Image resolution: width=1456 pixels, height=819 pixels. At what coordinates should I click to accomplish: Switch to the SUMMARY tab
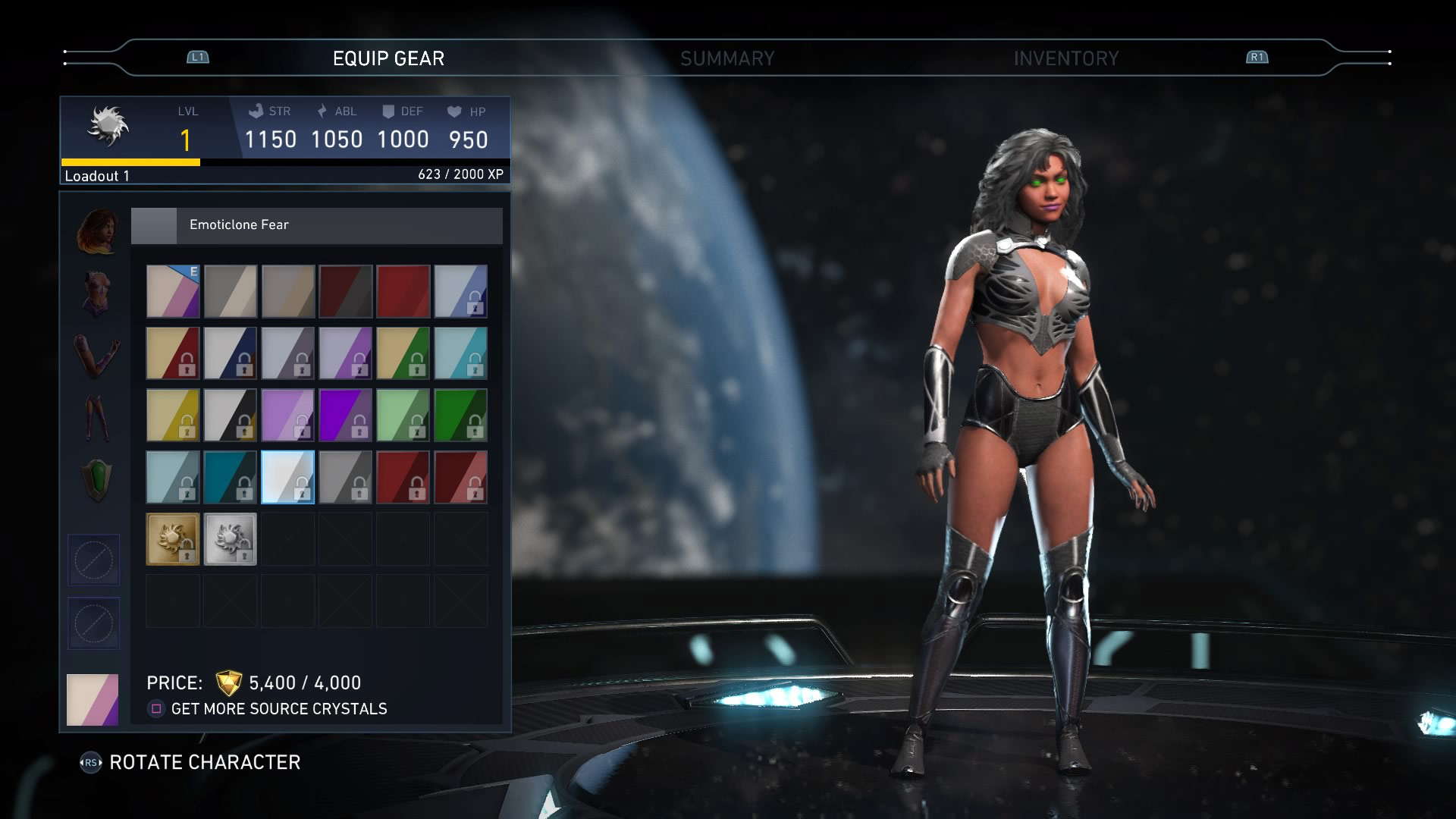[728, 57]
